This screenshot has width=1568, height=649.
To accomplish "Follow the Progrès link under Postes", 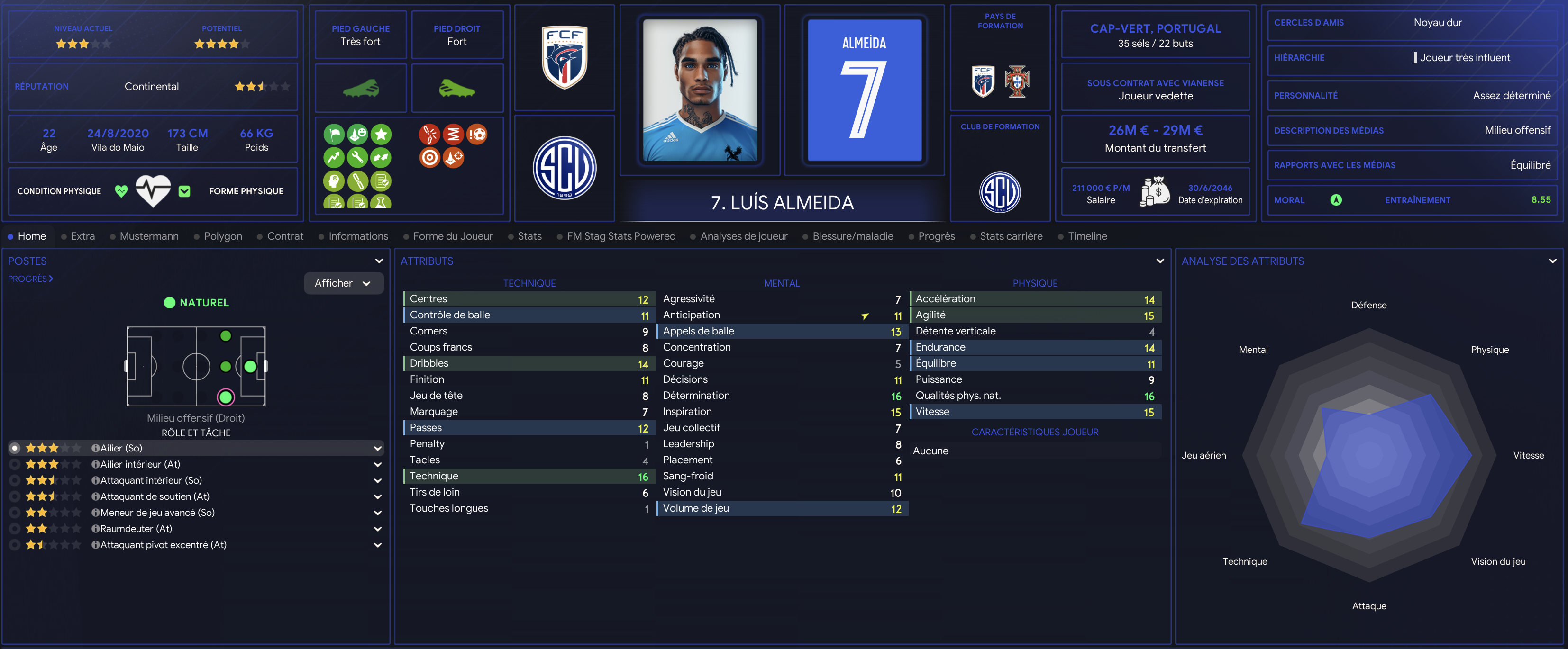I will 30,279.
